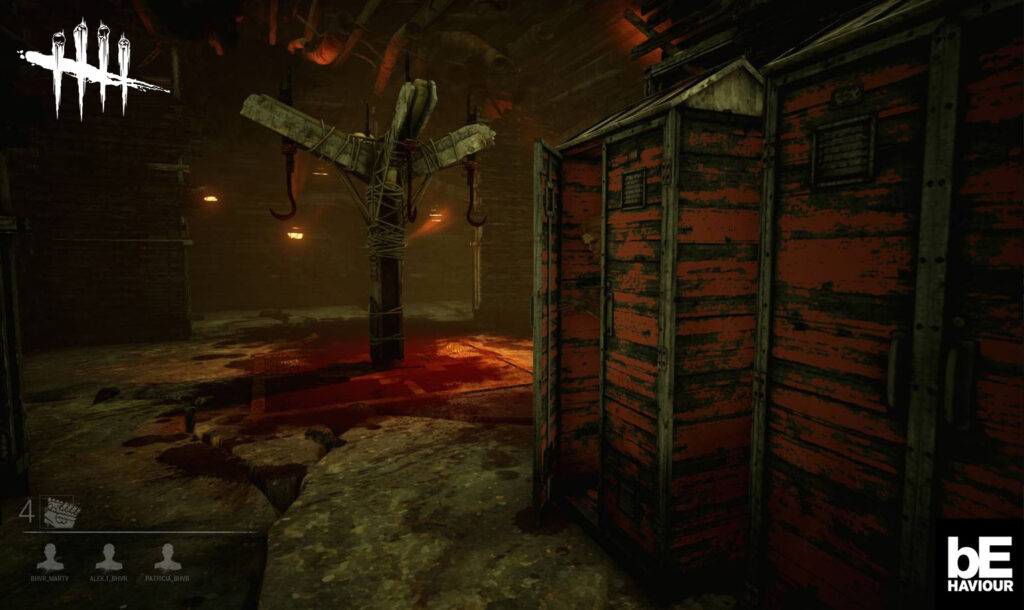The height and width of the screenshot is (610, 1024).
Task: Click the generator objective icon
Action: coord(62,514)
